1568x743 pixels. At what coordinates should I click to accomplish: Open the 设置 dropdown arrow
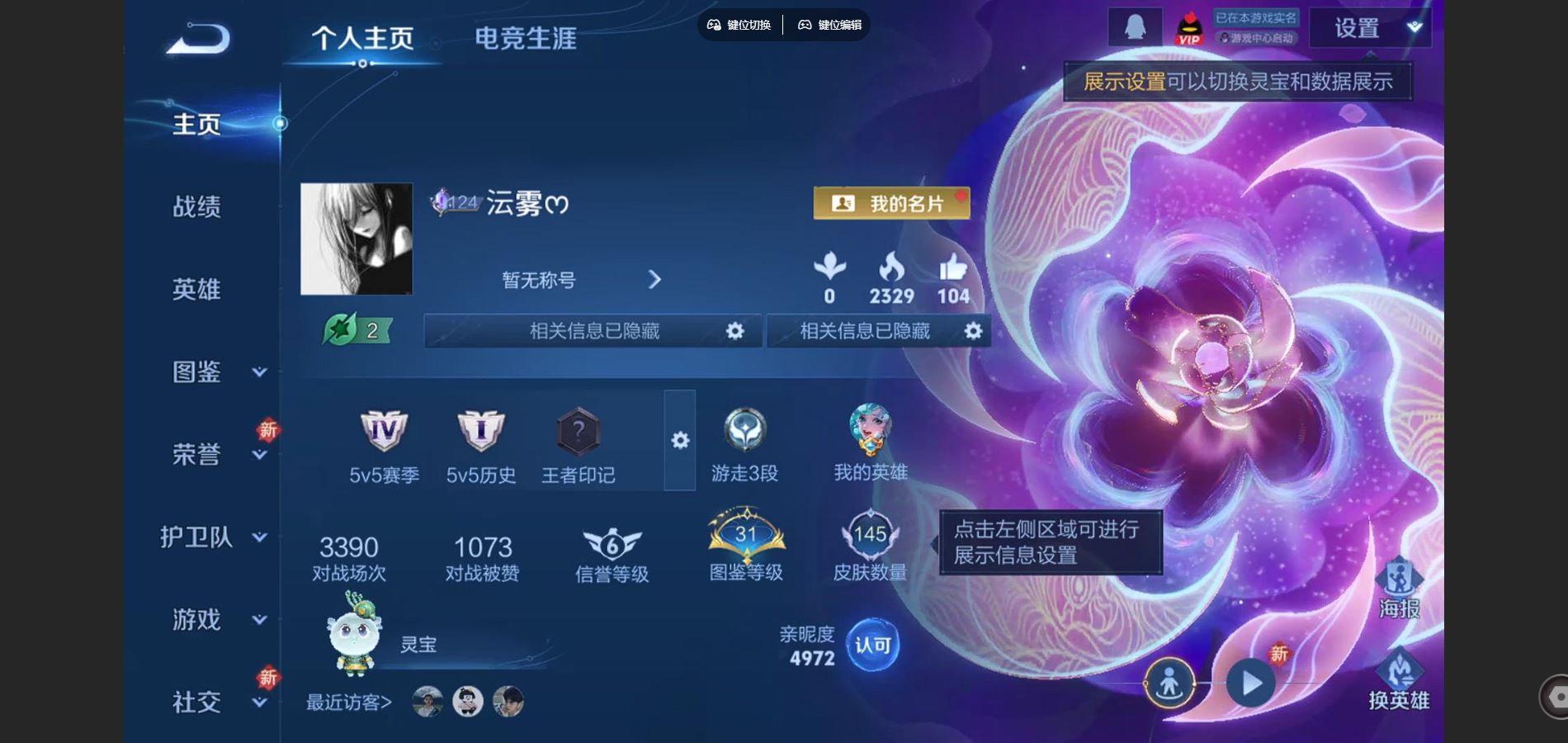(1413, 26)
